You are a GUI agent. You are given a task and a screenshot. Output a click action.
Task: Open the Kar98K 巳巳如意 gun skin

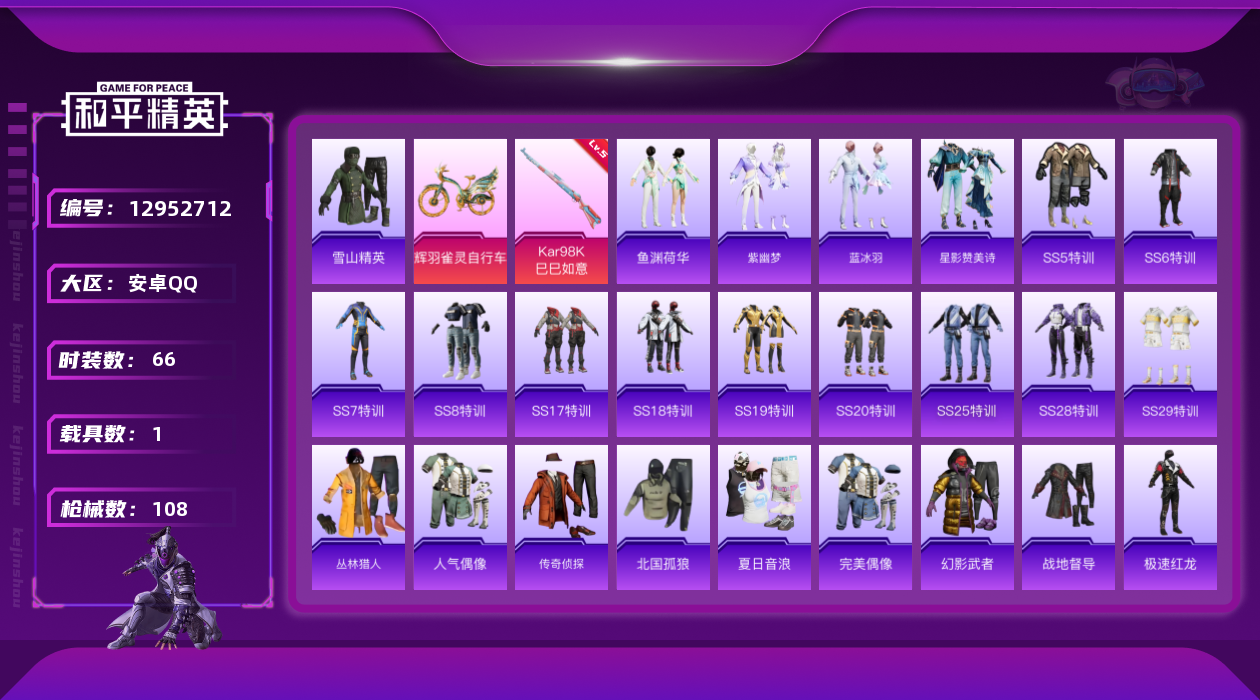coord(561,211)
